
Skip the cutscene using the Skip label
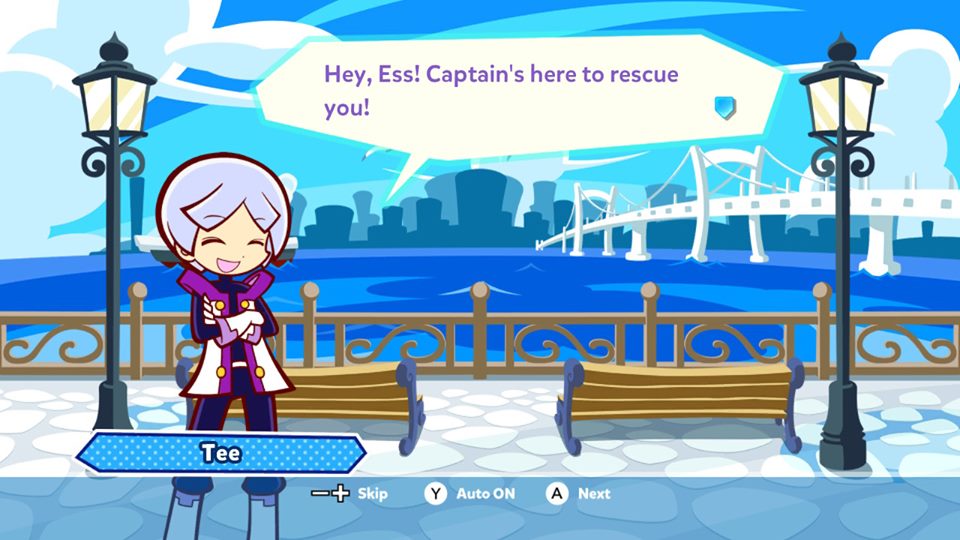click(x=372, y=494)
